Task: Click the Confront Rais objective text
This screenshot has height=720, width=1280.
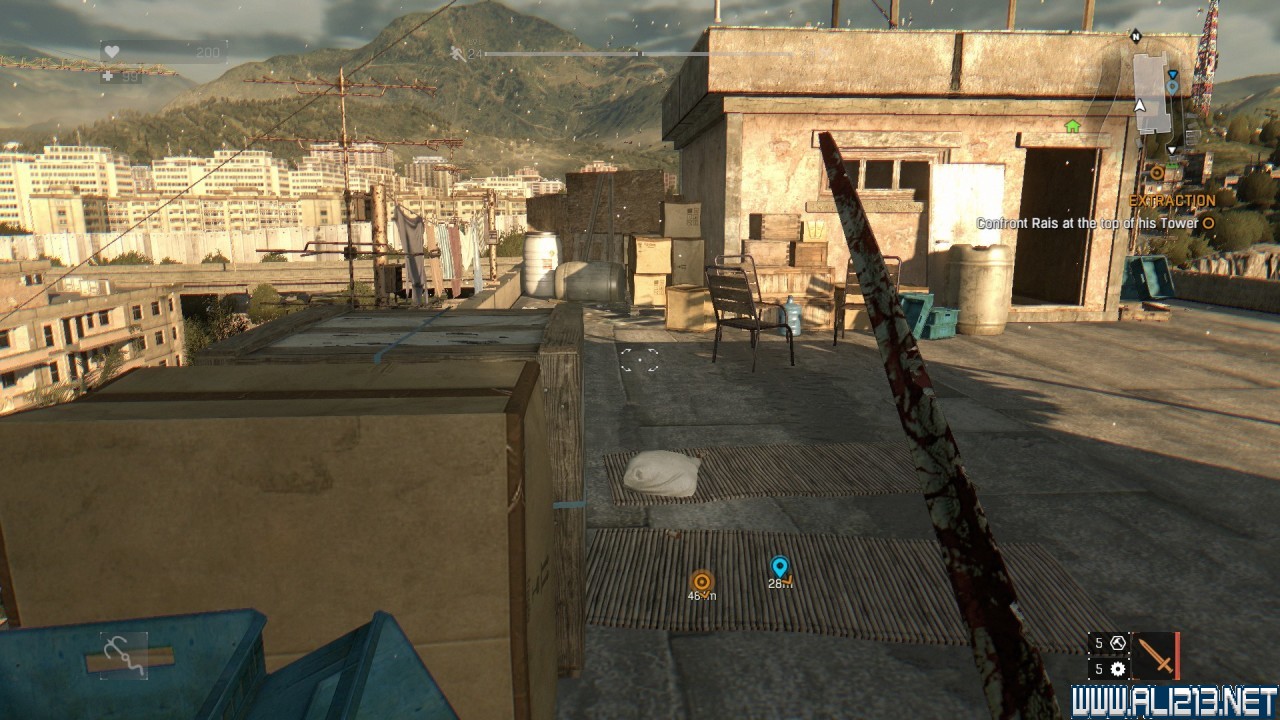Action: pyautogui.click(x=1087, y=224)
